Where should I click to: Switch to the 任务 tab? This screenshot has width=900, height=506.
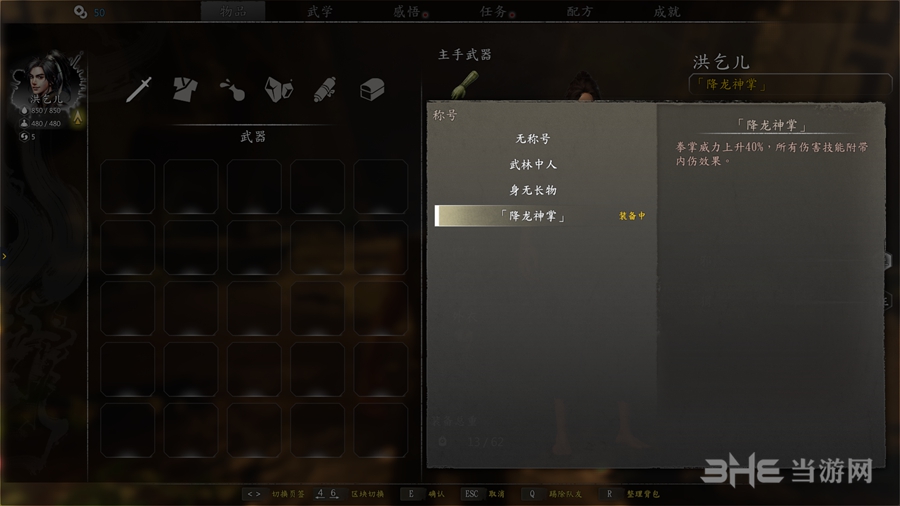(493, 12)
